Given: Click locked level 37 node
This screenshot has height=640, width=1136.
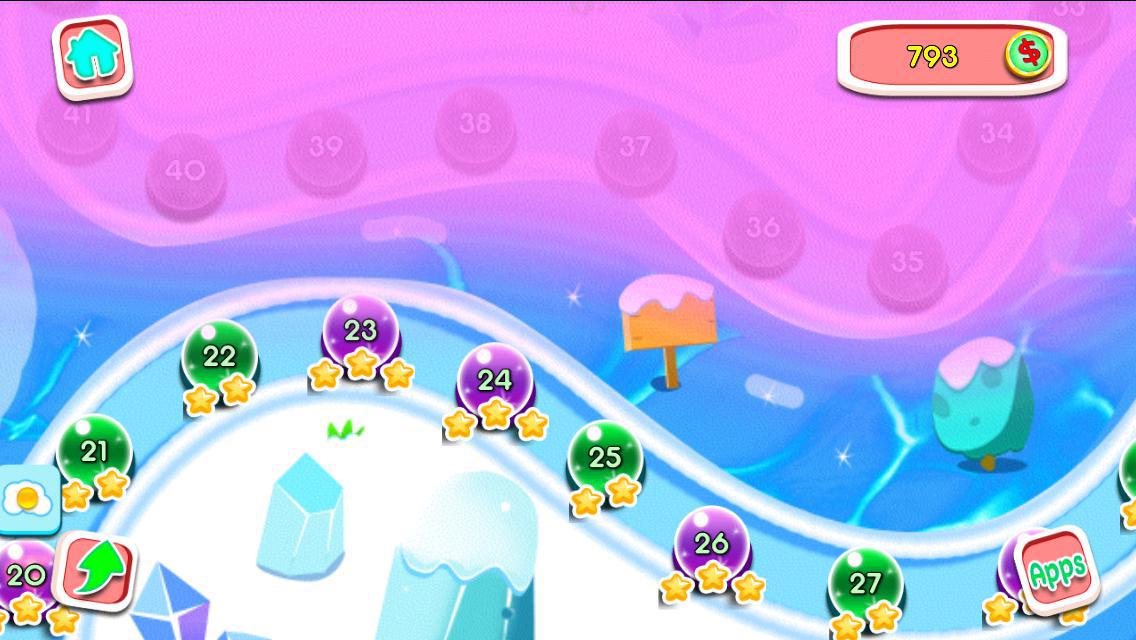Looking at the screenshot, I should (x=635, y=148).
